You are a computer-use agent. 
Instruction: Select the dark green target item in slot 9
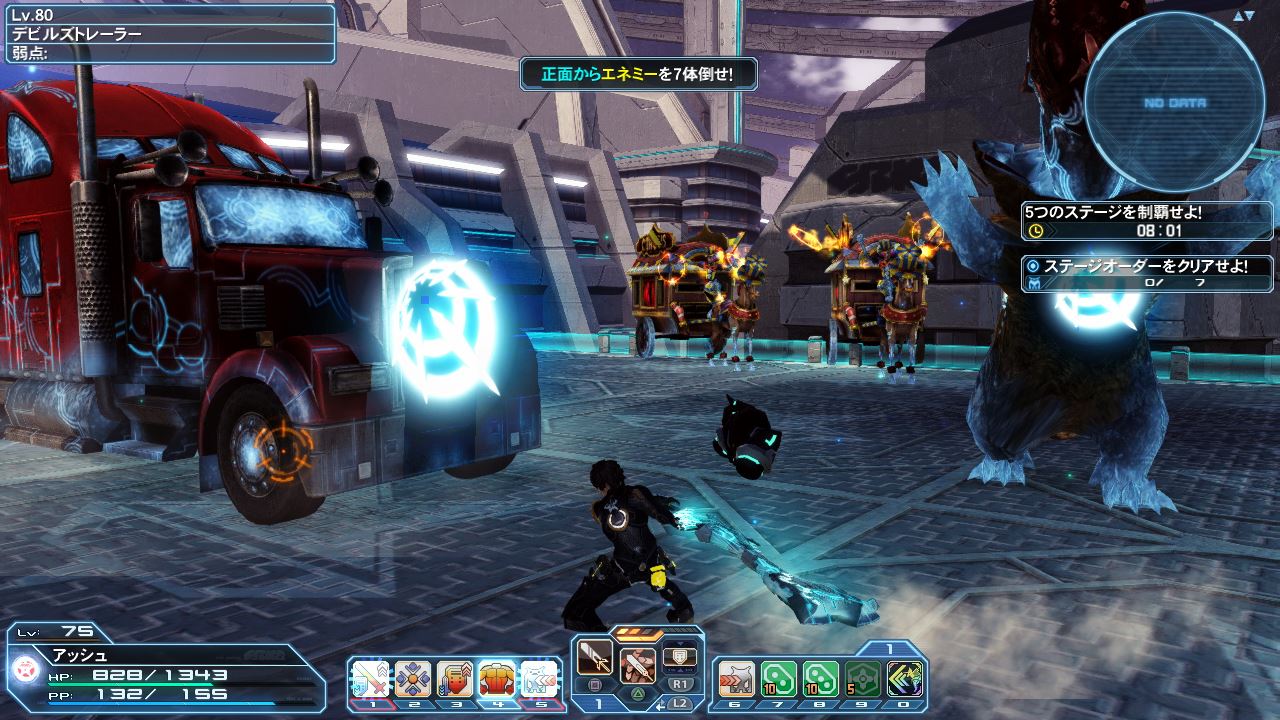[863, 678]
